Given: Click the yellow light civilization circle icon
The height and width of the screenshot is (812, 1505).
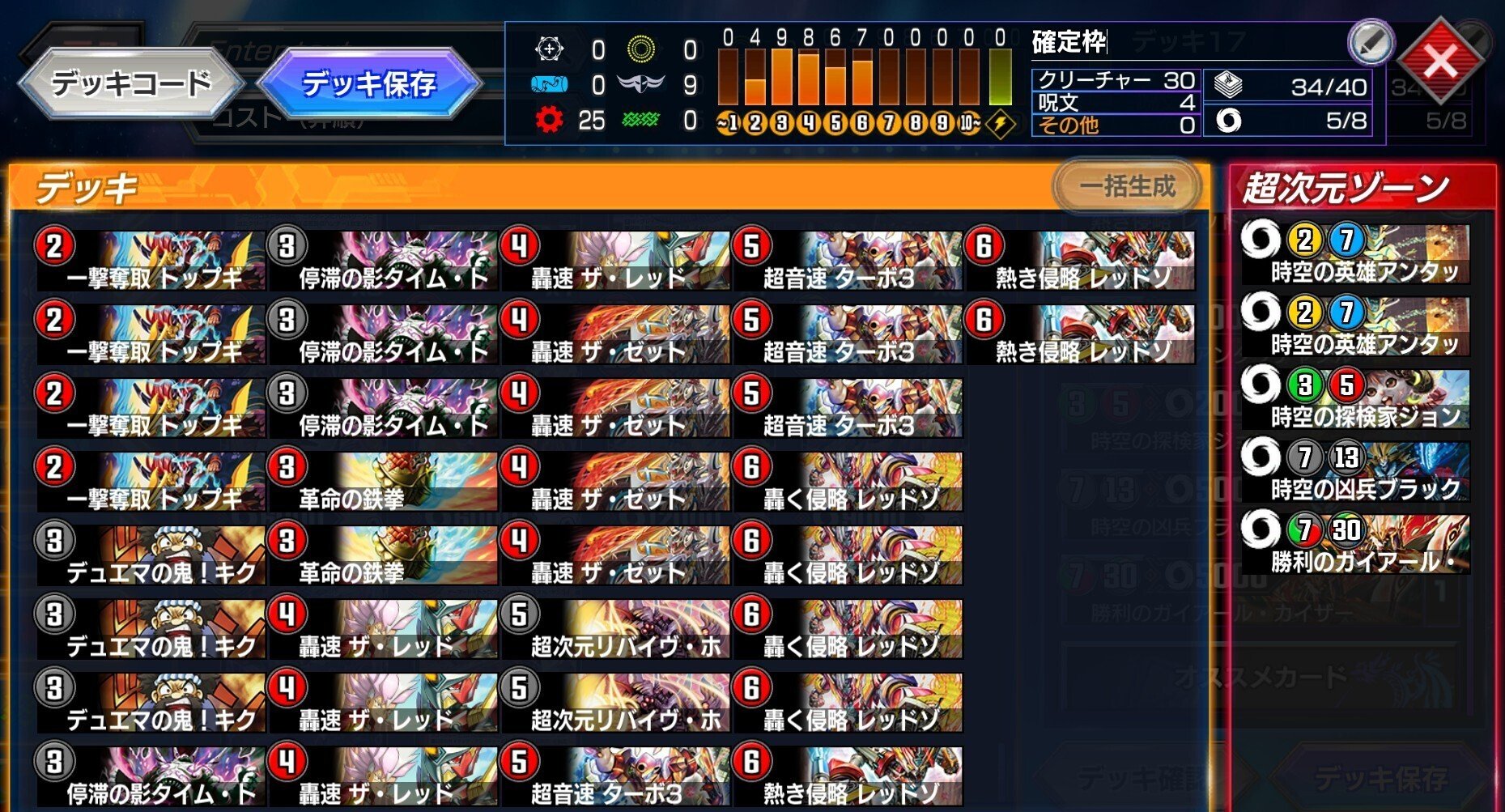Looking at the screenshot, I should [644, 50].
